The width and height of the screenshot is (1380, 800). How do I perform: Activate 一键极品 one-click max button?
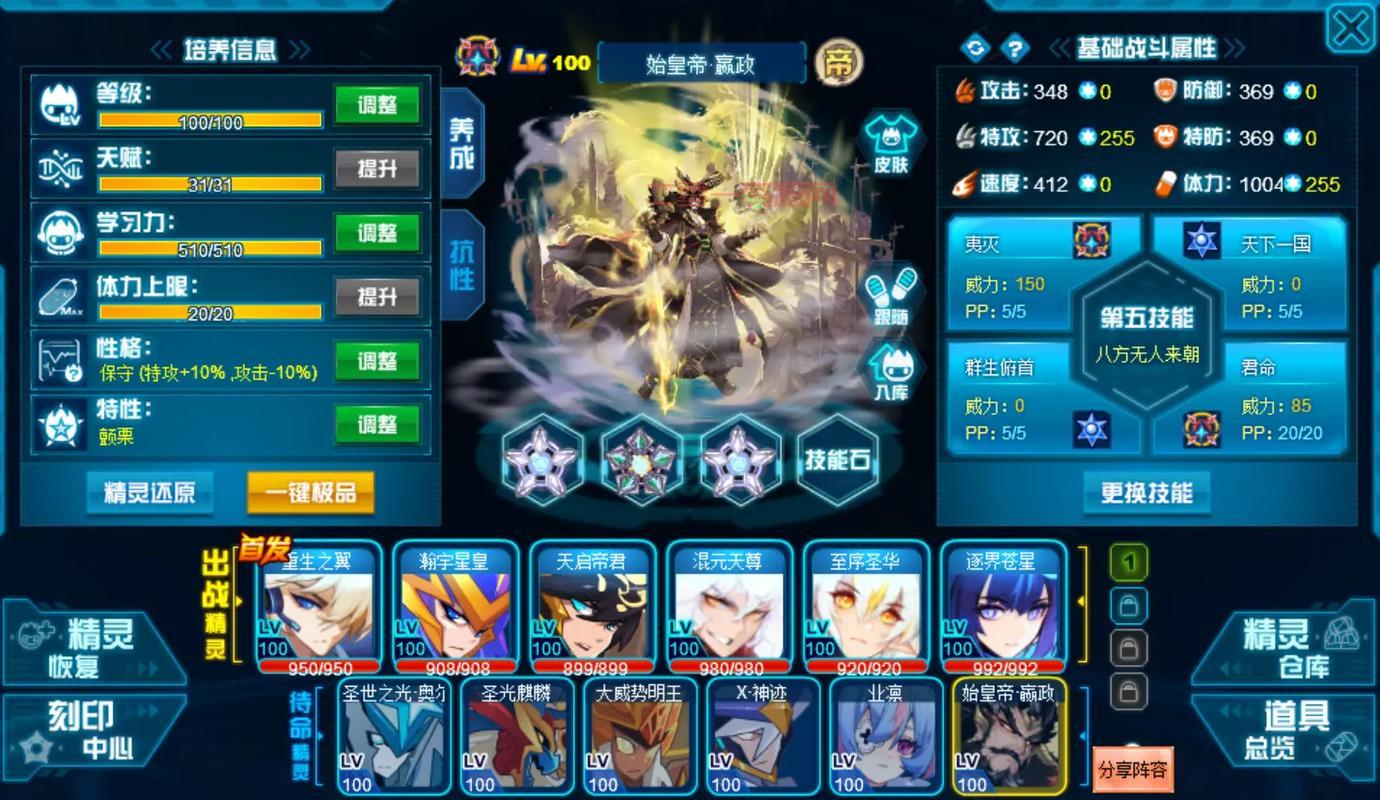point(310,492)
